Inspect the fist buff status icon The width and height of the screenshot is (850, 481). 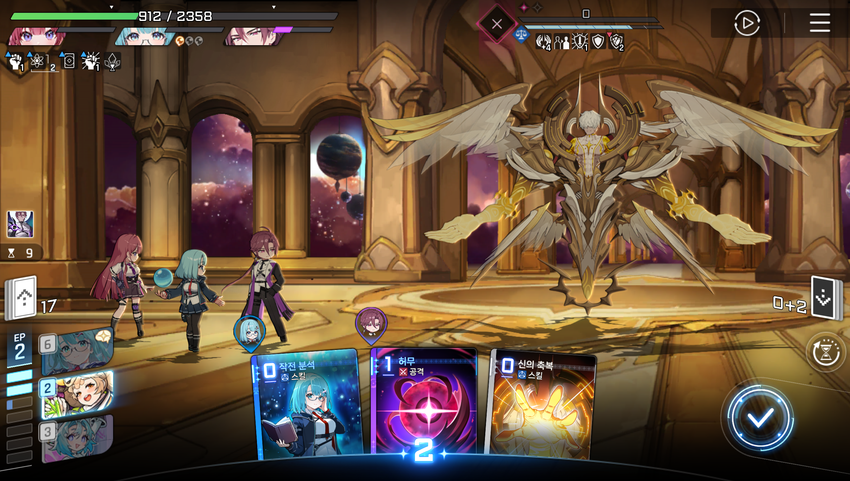pos(16,62)
